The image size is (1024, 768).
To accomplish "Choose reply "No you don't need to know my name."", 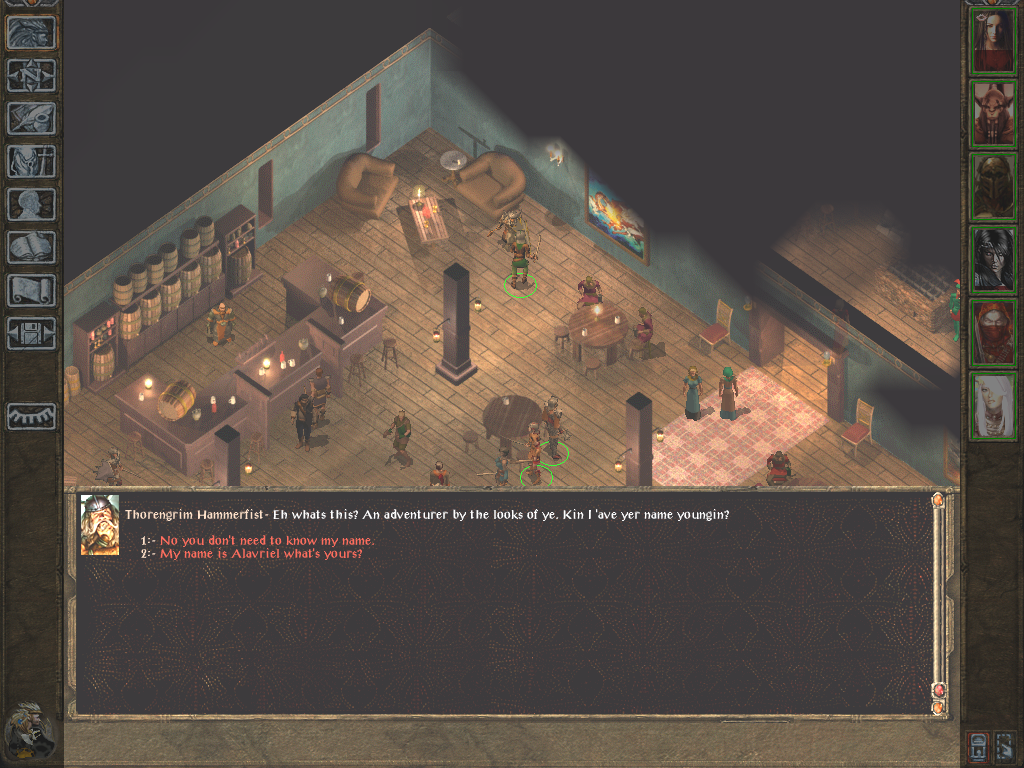I will pyautogui.click(x=267, y=541).
